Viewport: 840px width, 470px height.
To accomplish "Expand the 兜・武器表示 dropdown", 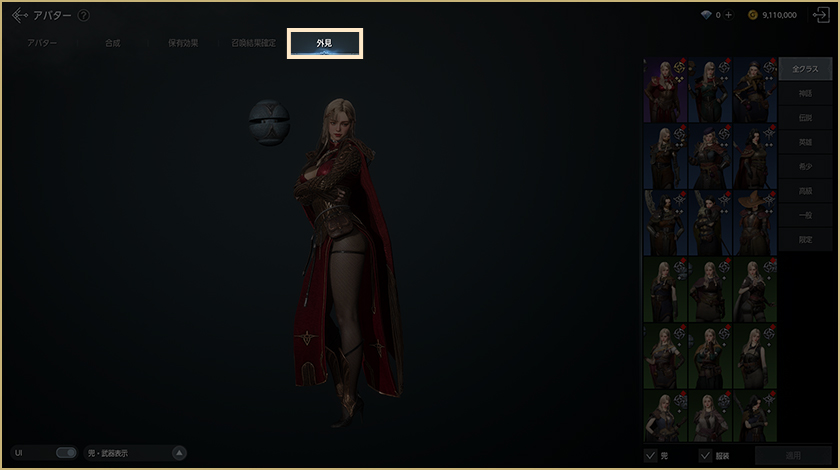I will pos(179,453).
